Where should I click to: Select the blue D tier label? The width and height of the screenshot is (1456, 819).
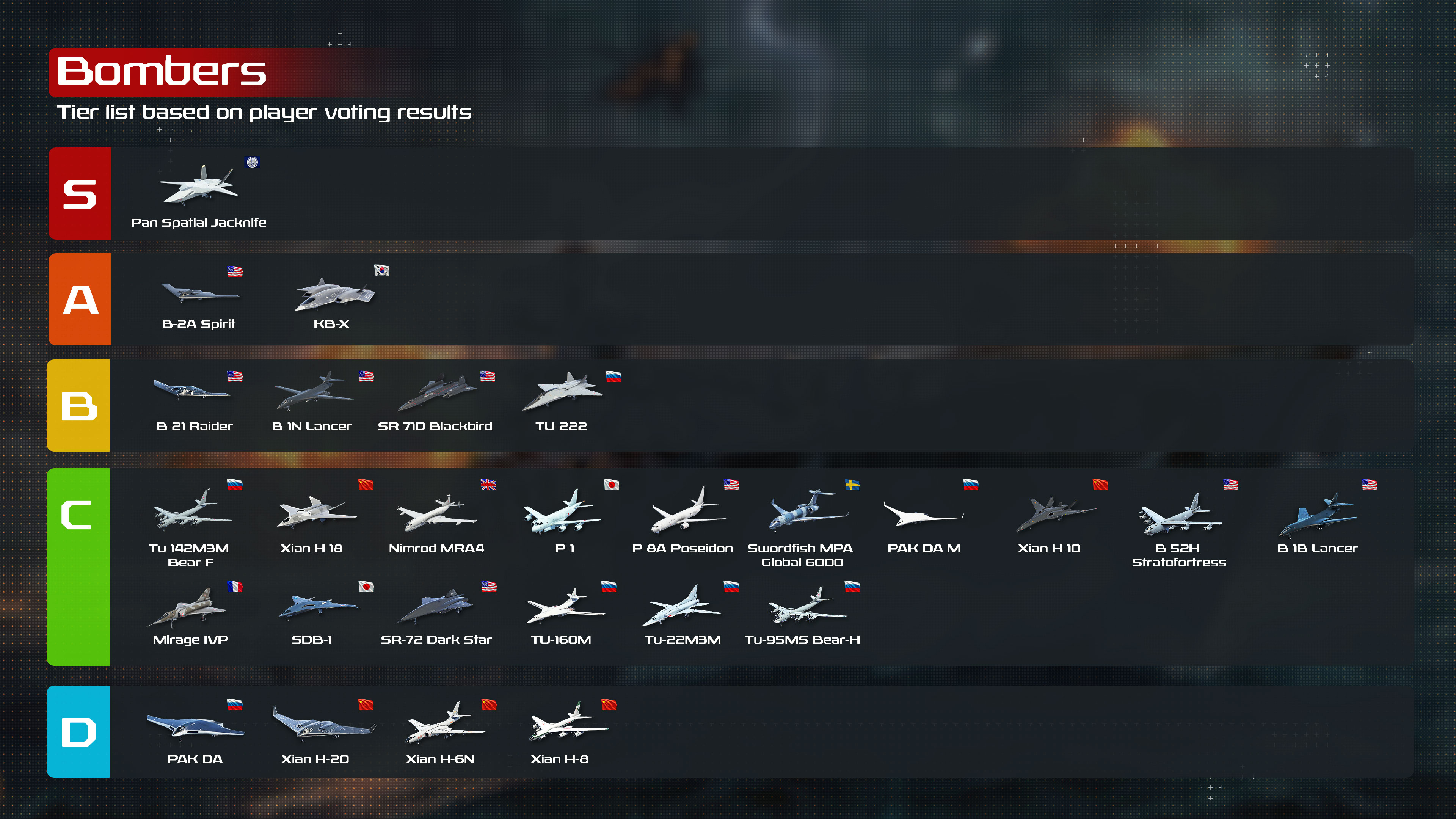[x=78, y=731]
